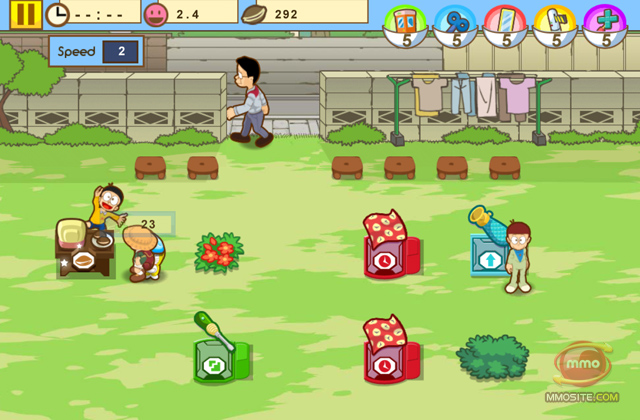Activate the blue scissors gadget
Viewport: 640px width, 420px height.
pyautogui.click(x=457, y=23)
